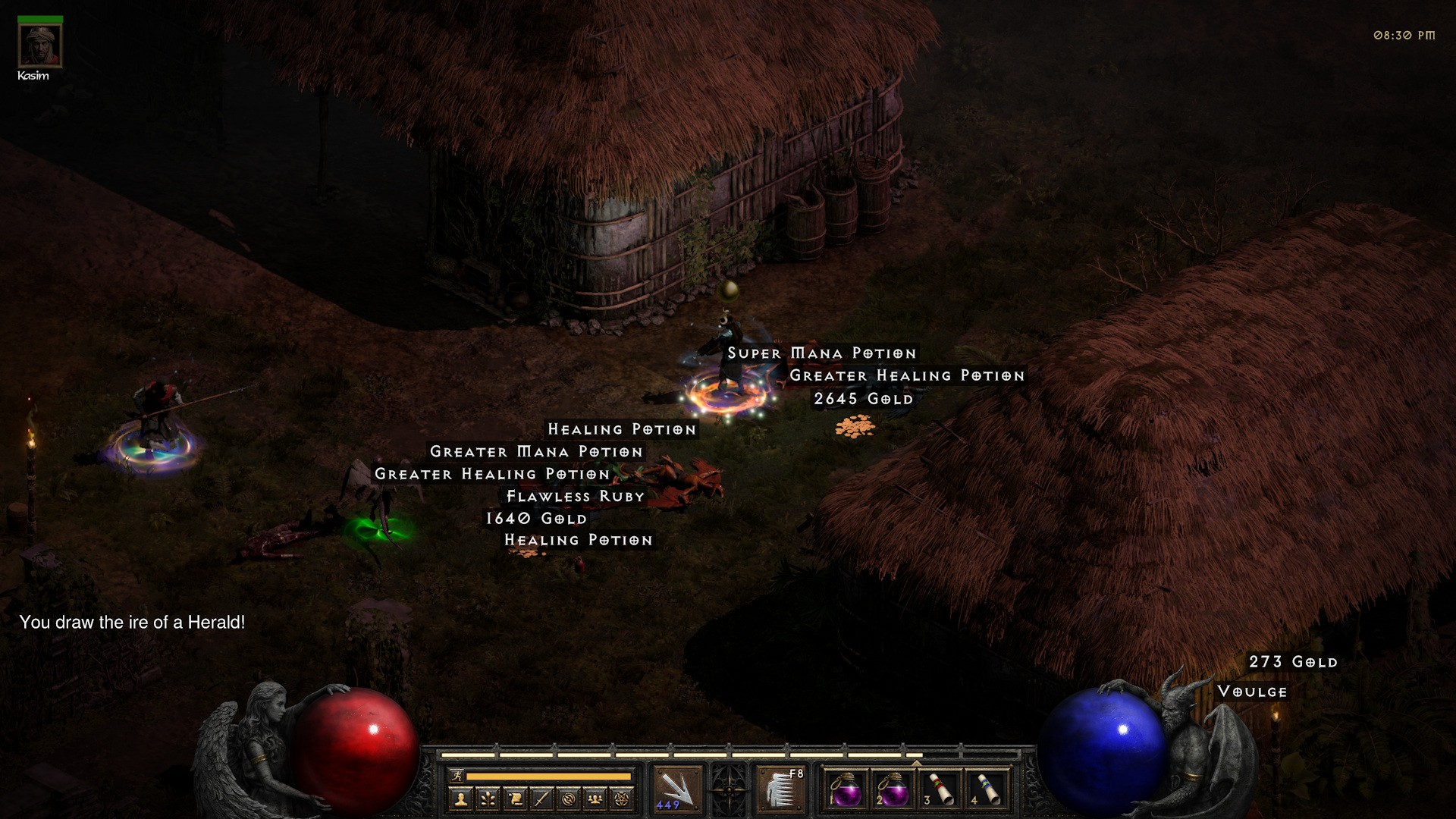Open the inventory sword icon
Viewport: 1456px width, 819px height.
(541, 799)
